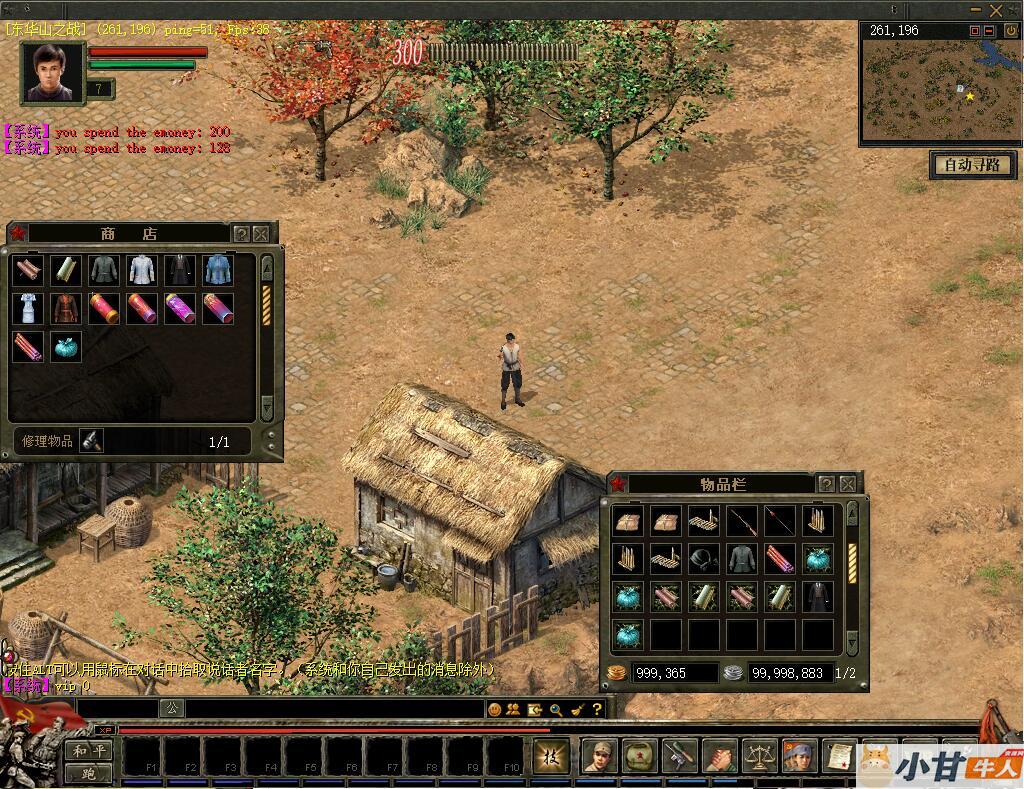Close the game window

click(996, 10)
